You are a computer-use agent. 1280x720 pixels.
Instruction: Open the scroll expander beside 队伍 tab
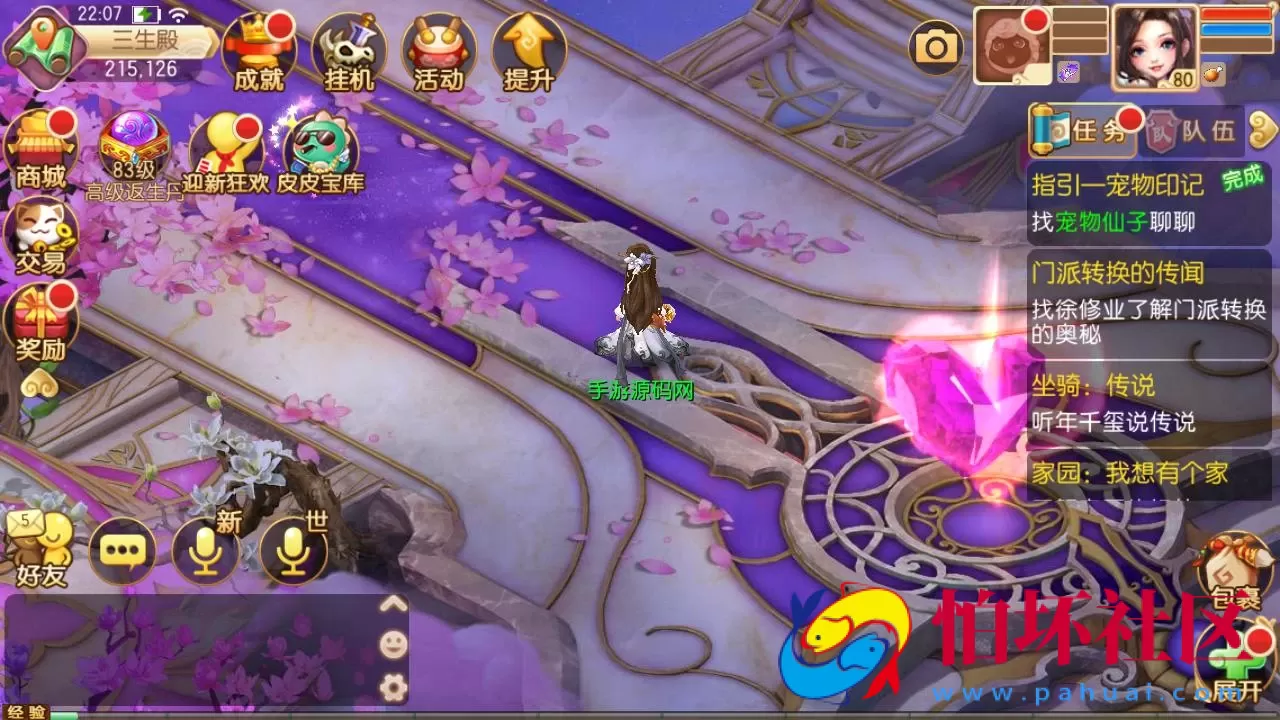click(1262, 132)
